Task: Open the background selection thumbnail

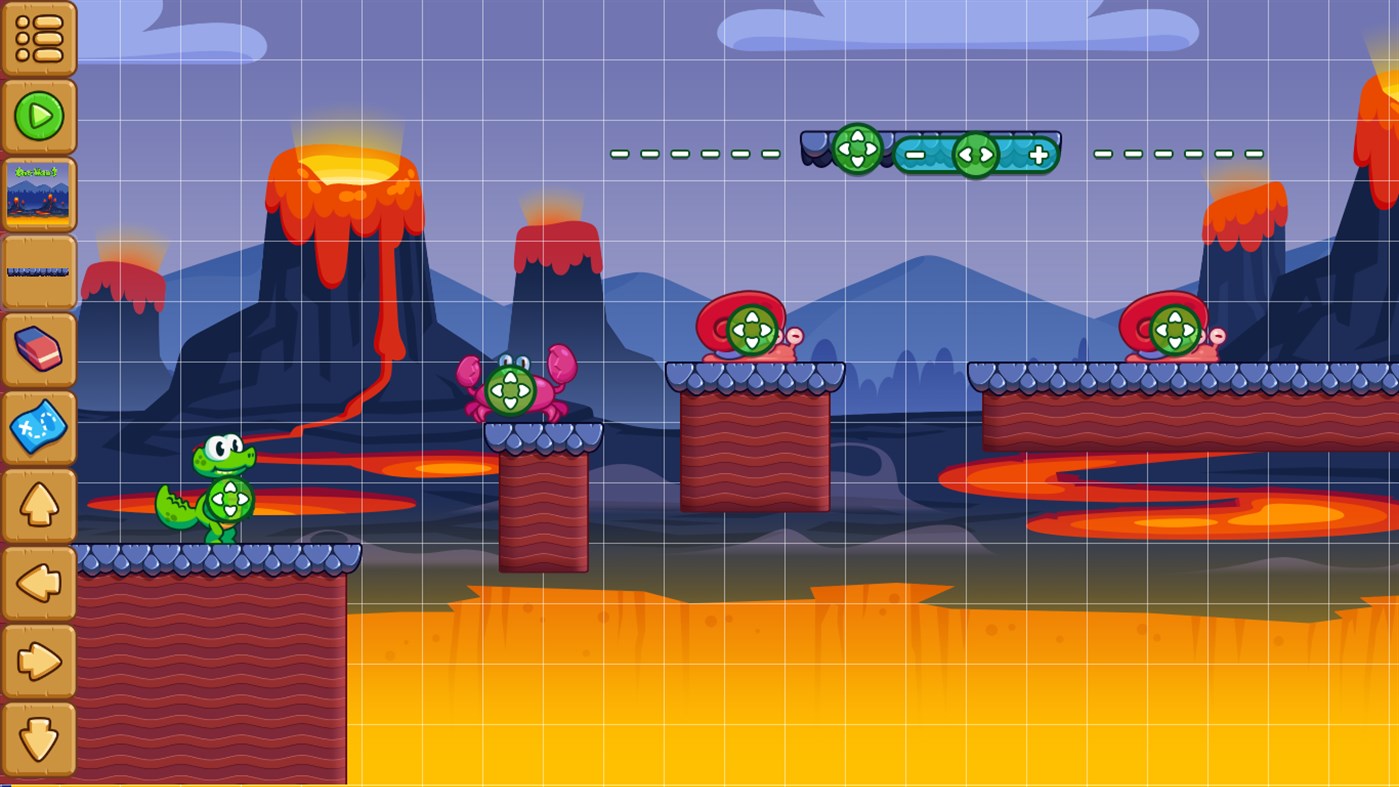Action: coord(39,192)
